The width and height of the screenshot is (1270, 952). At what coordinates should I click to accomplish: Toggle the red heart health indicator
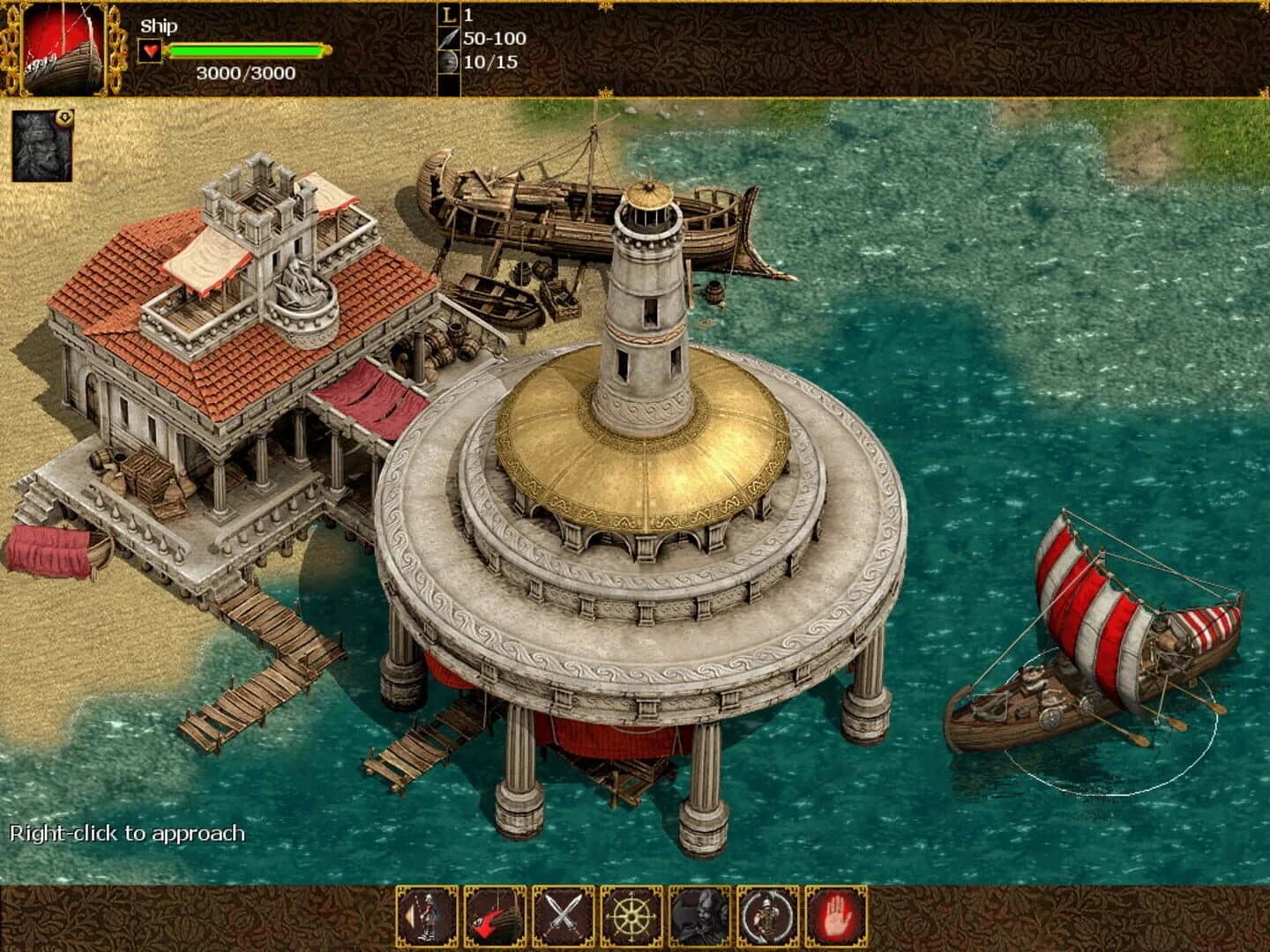point(152,51)
